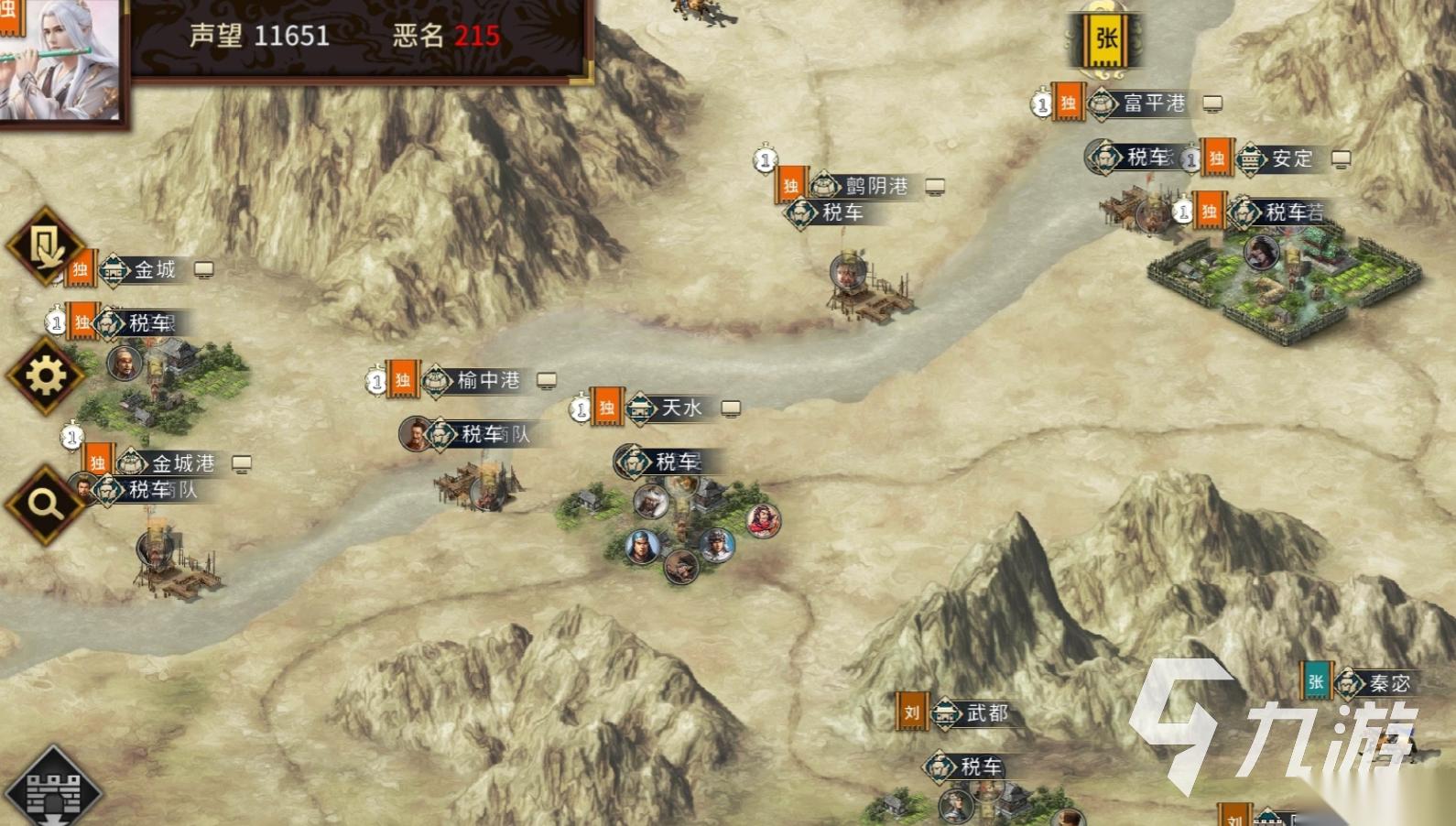
Task: Select the 富平港 port label
Action: click(1154, 103)
